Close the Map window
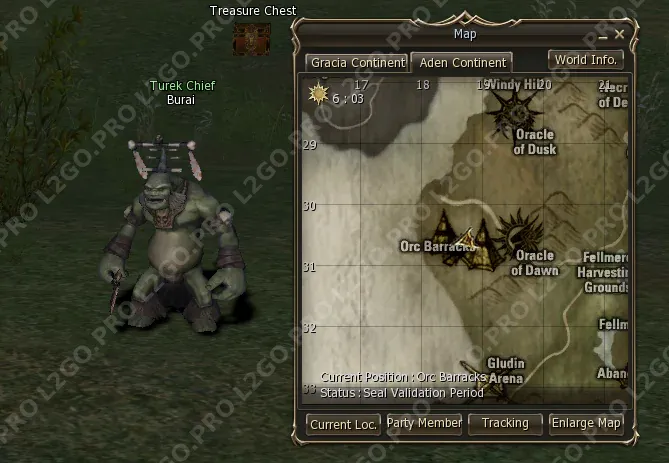The width and height of the screenshot is (669, 463). (620, 34)
